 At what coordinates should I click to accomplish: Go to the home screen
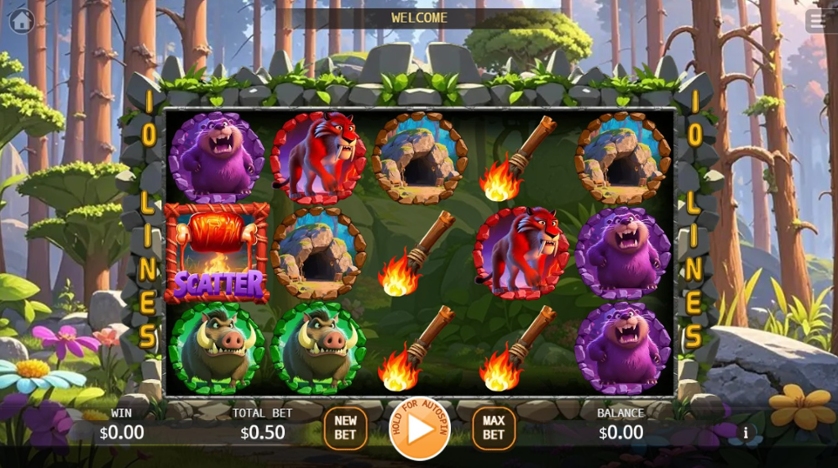click(x=21, y=20)
